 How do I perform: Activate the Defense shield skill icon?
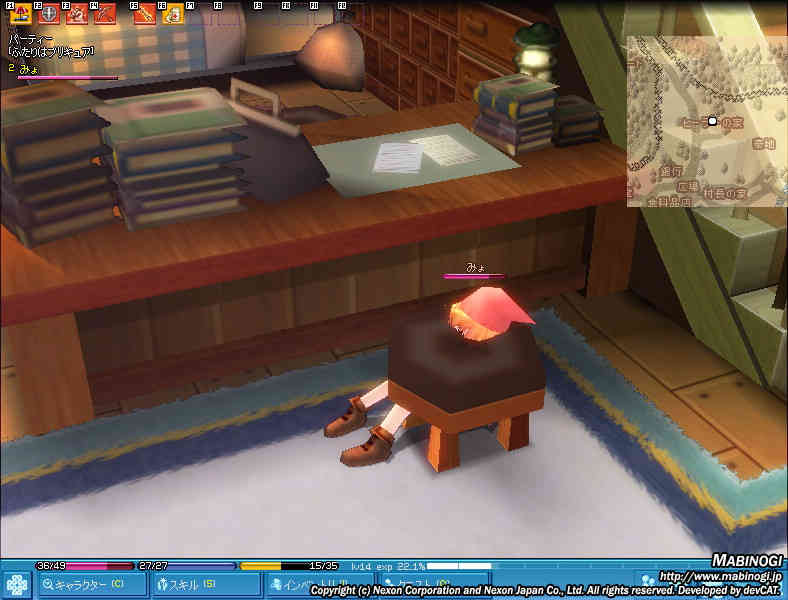(47, 14)
